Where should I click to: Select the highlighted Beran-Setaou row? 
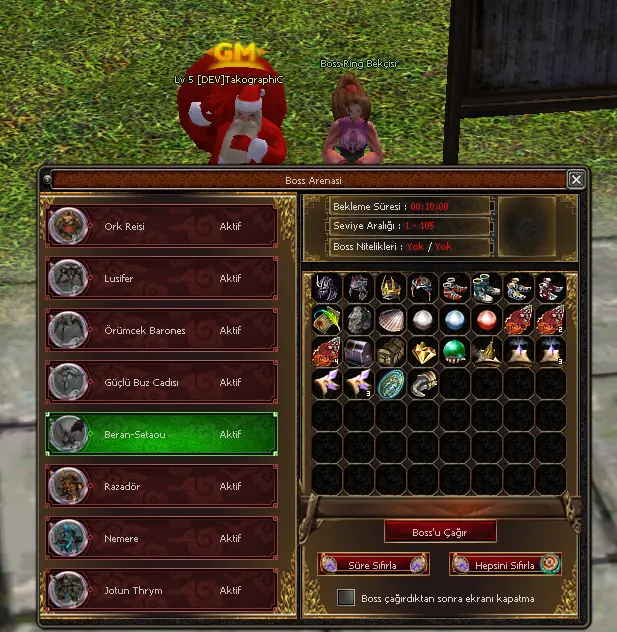point(161,435)
